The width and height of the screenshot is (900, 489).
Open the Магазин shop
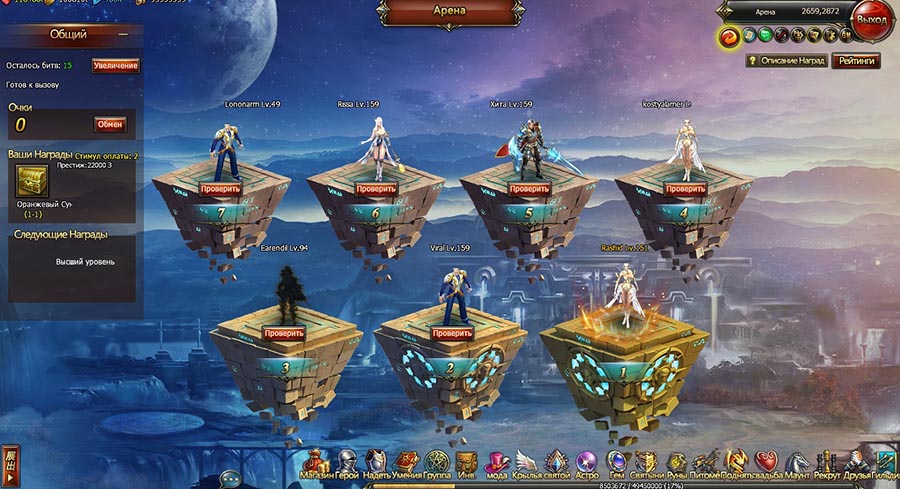coord(317,463)
